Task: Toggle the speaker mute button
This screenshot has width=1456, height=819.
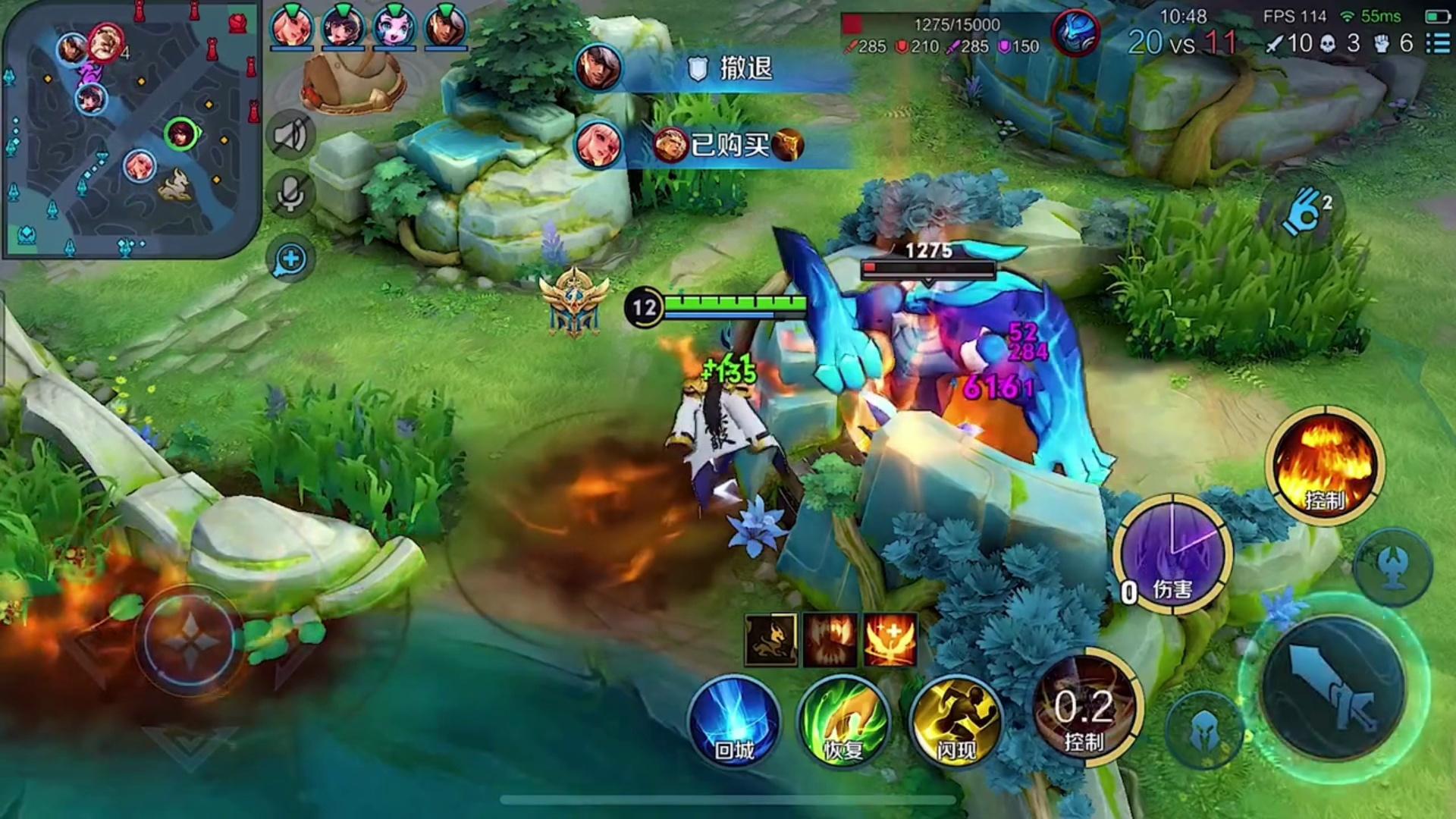Action: tap(290, 136)
